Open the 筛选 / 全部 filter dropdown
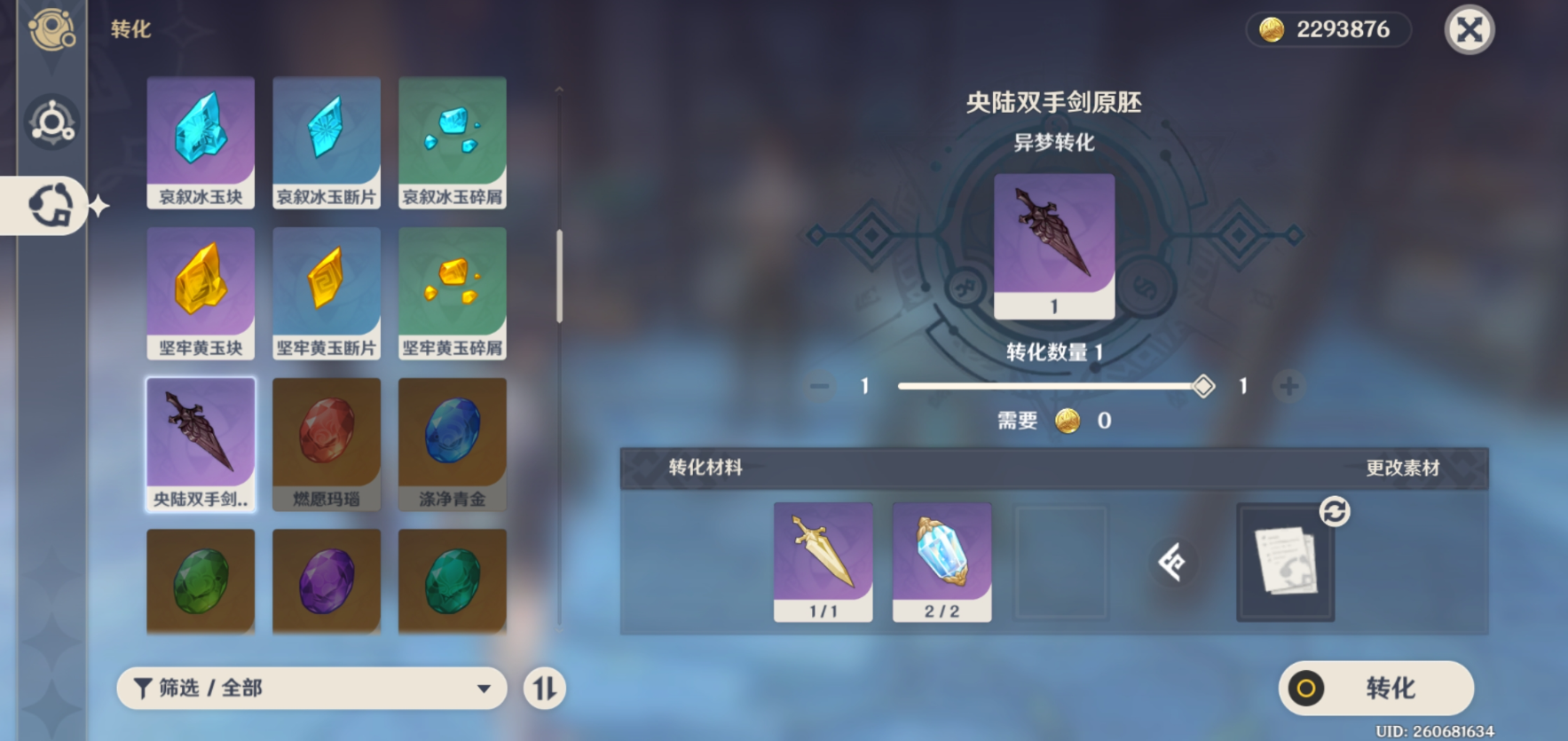 (311, 688)
